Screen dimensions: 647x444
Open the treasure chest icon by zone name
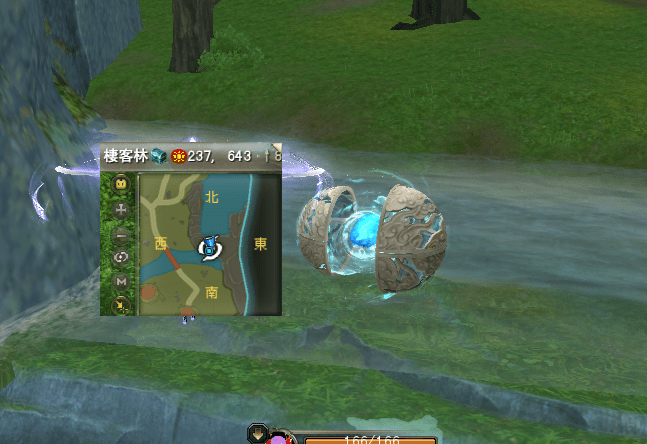click(x=159, y=156)
